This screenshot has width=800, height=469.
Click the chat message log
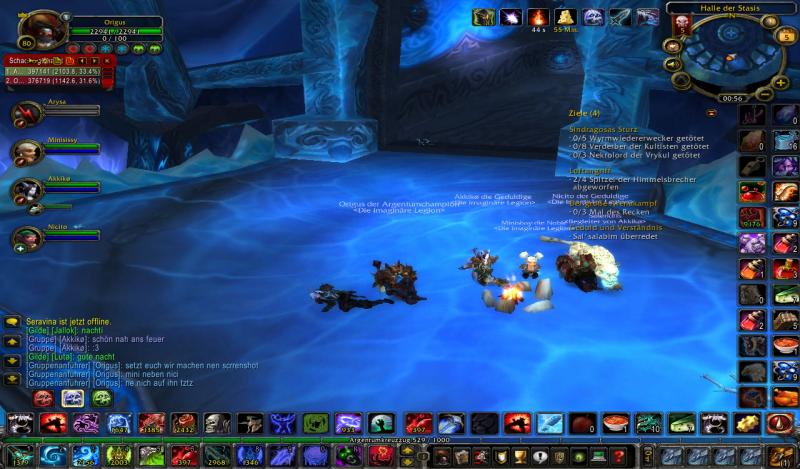pyautogui.click(x=100, y=350)
